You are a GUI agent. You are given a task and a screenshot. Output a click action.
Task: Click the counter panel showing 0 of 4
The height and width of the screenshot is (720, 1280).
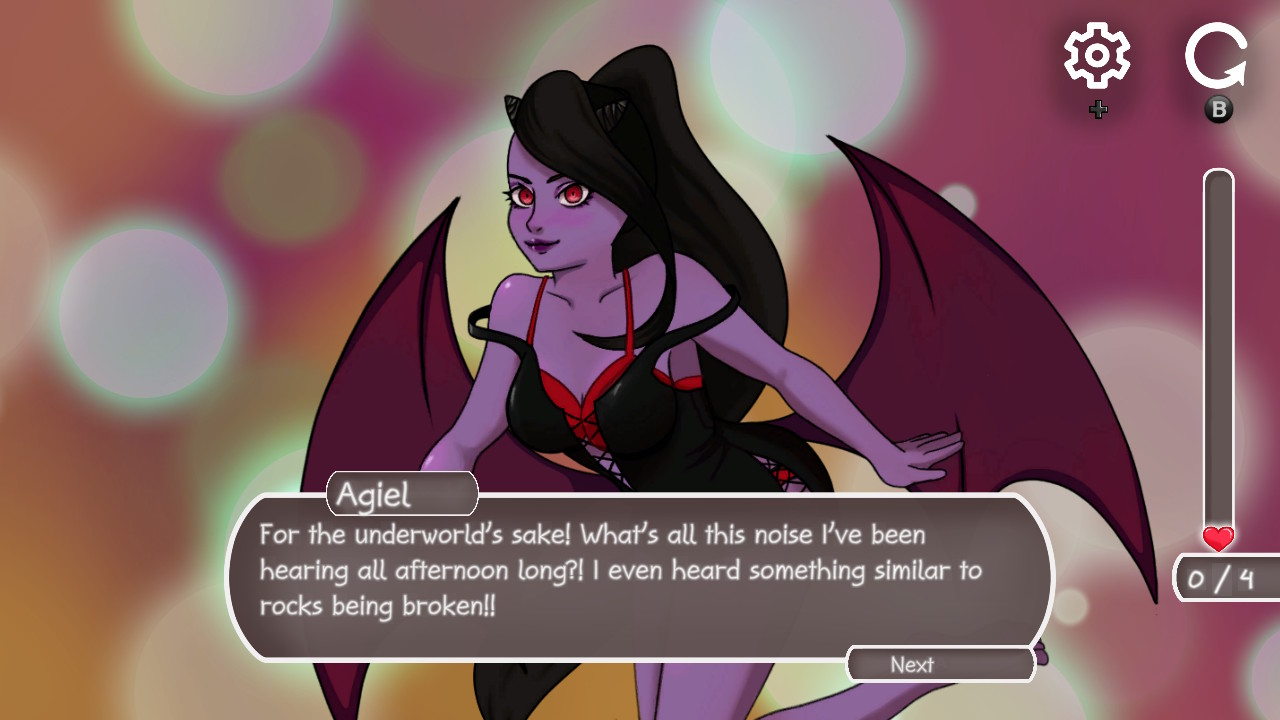[x=1222, y=580]
